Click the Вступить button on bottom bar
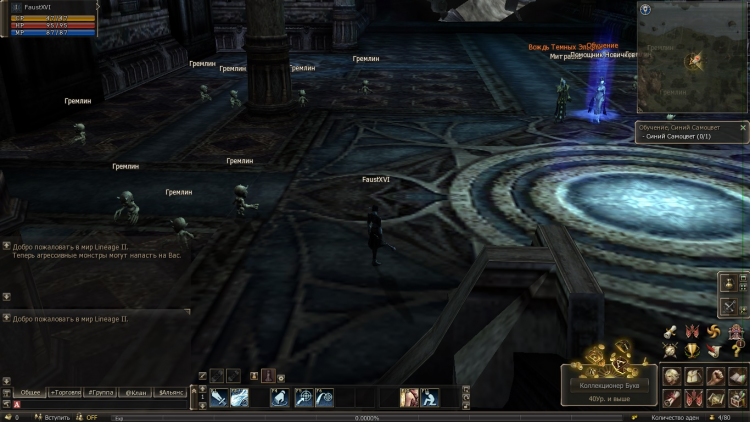 56,417
